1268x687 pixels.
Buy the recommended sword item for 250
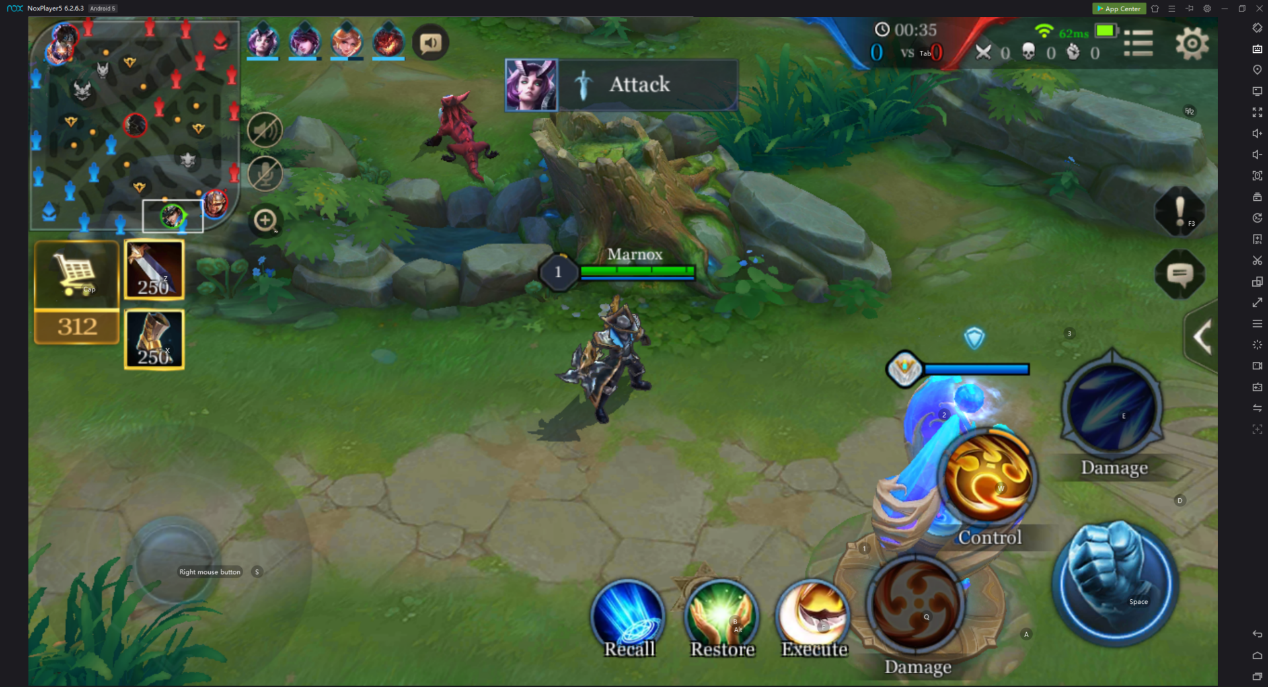point(154,270)
